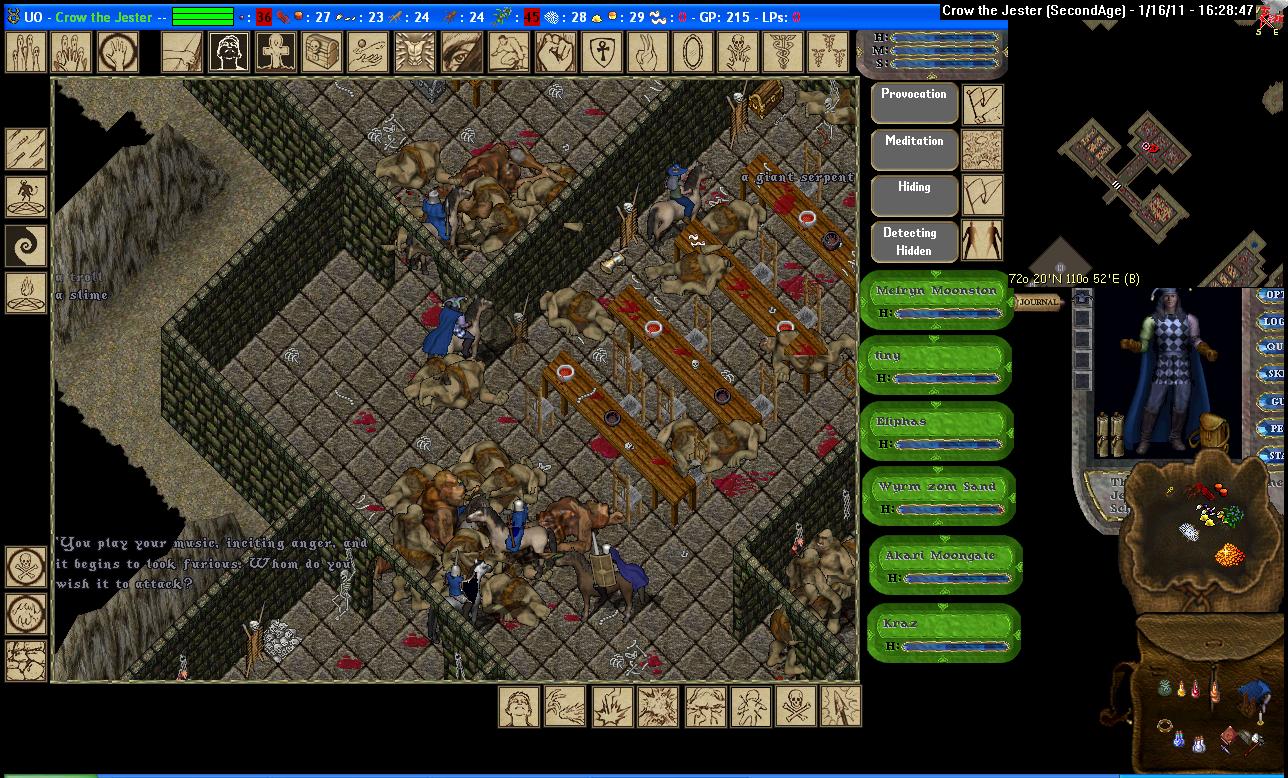Open the backpack on the paperdoll

click(1213, 430)
